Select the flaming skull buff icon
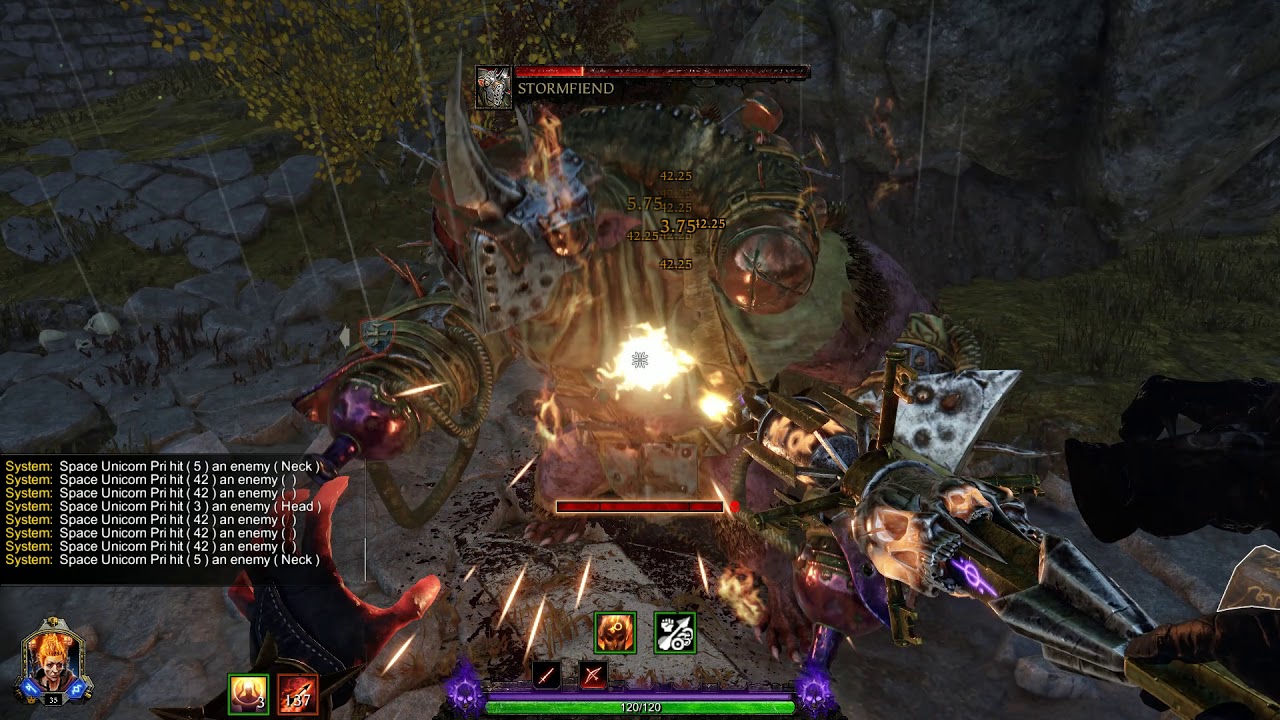This screenshot has height=720, width=1280. (x=615, y=633)
